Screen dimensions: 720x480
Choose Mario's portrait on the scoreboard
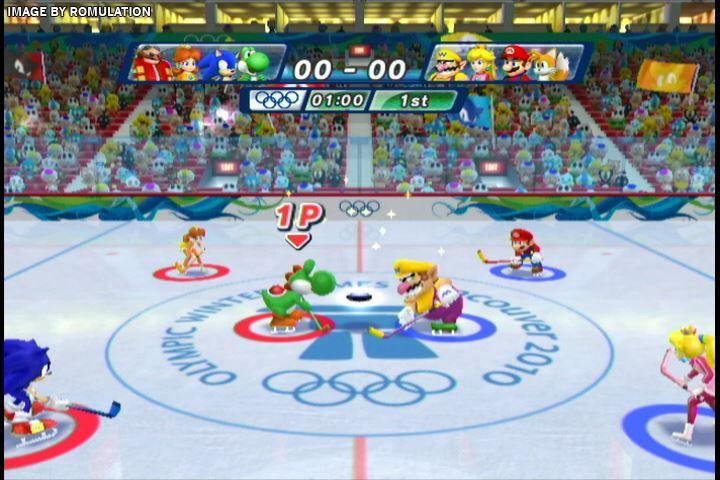tap(516, 64)
